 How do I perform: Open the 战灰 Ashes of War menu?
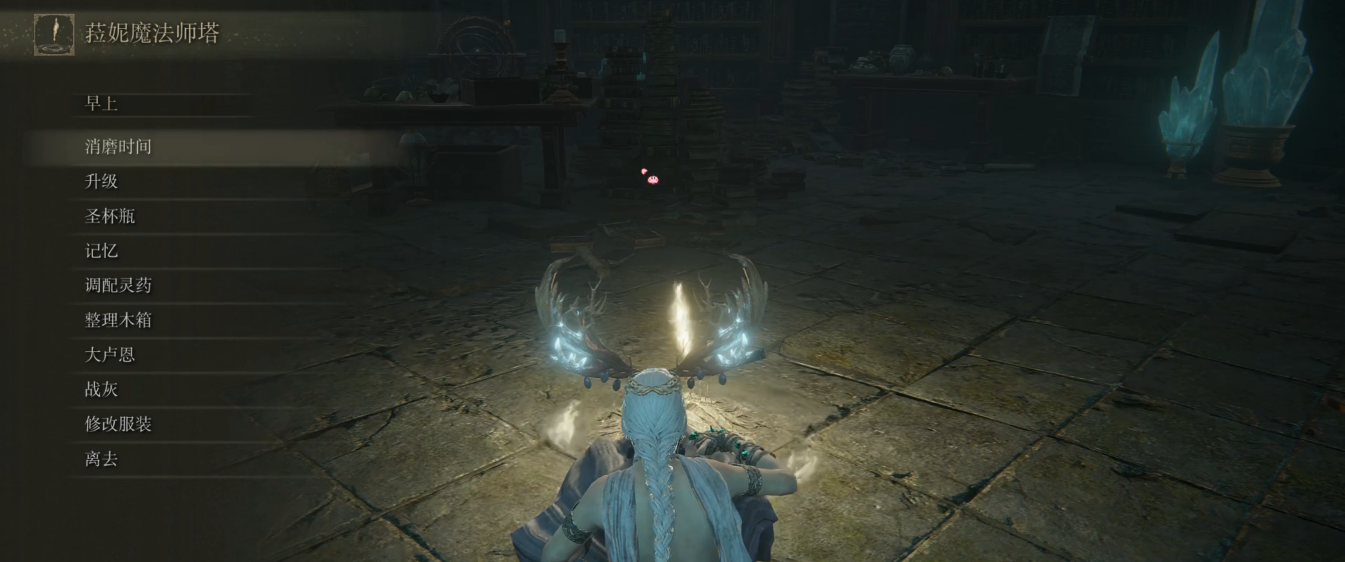pyautogui.click(x=101, y=389)
